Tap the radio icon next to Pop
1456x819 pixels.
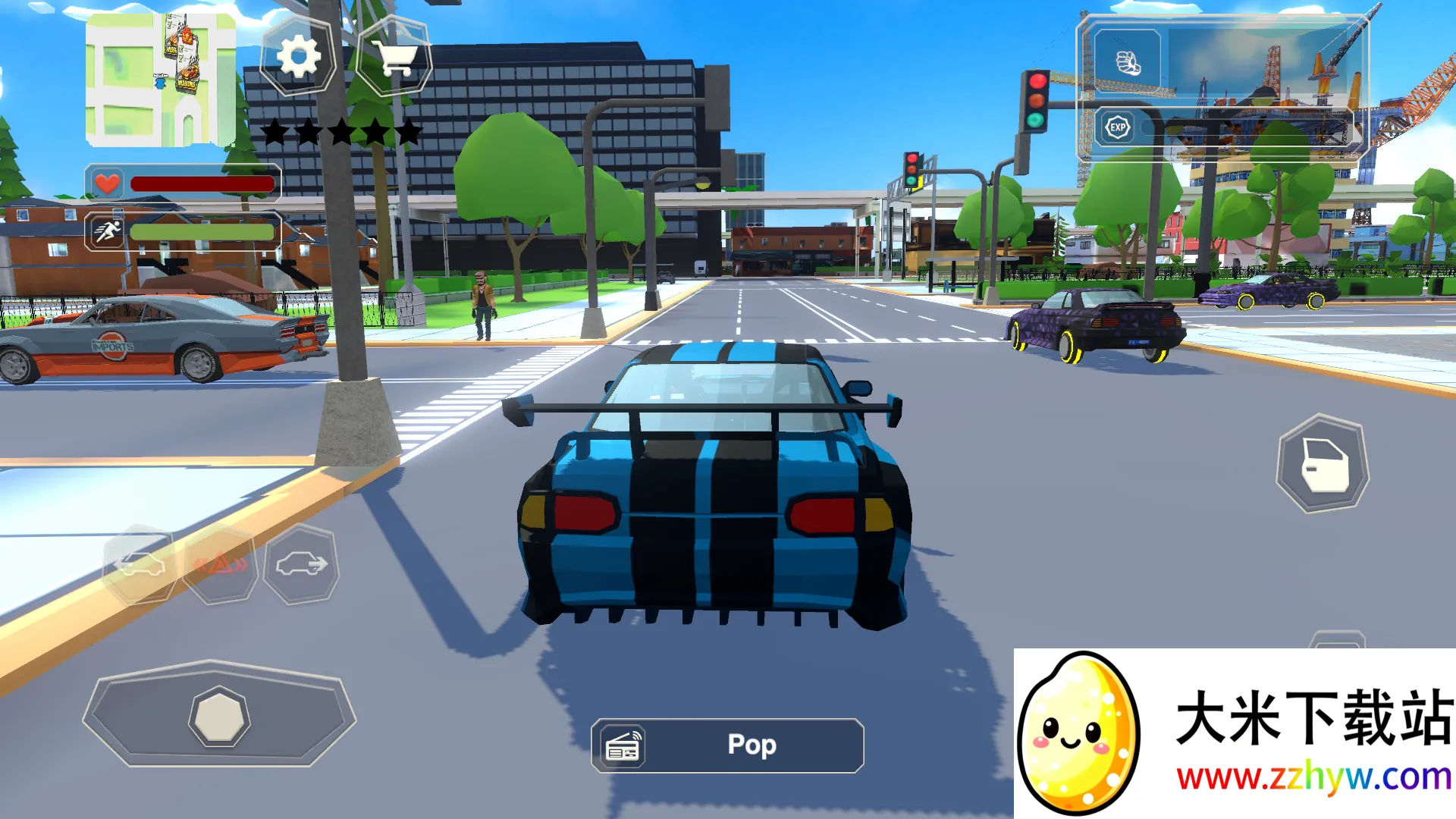tap(623, 745)
